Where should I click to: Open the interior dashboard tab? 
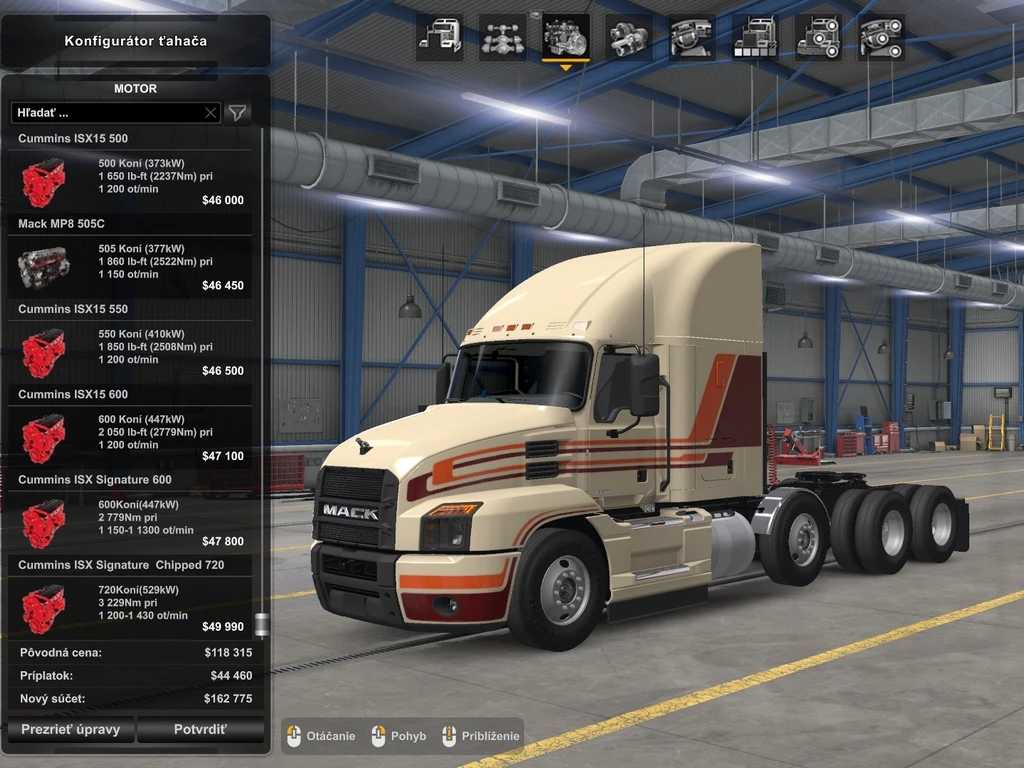pos(692,38)
